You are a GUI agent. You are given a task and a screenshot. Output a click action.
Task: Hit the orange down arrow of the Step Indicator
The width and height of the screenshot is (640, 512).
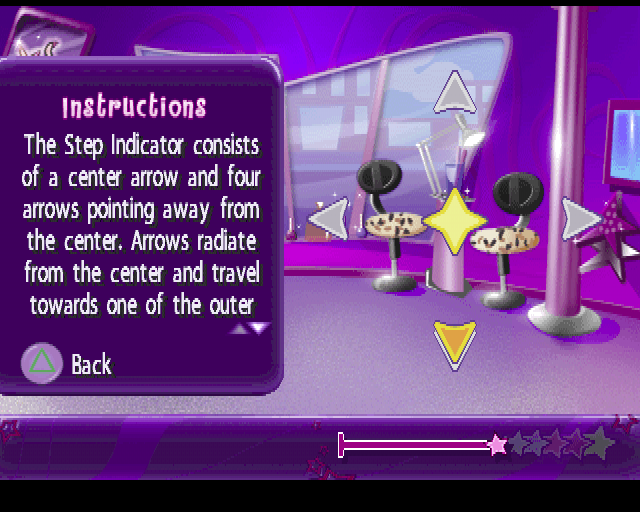pos(455,343)
